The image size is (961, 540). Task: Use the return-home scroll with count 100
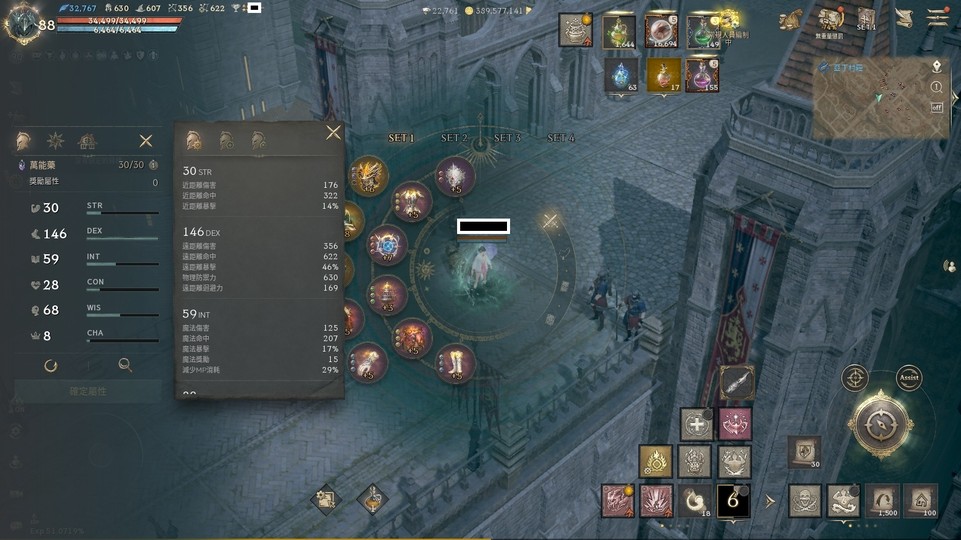click(x=920, y=499)
